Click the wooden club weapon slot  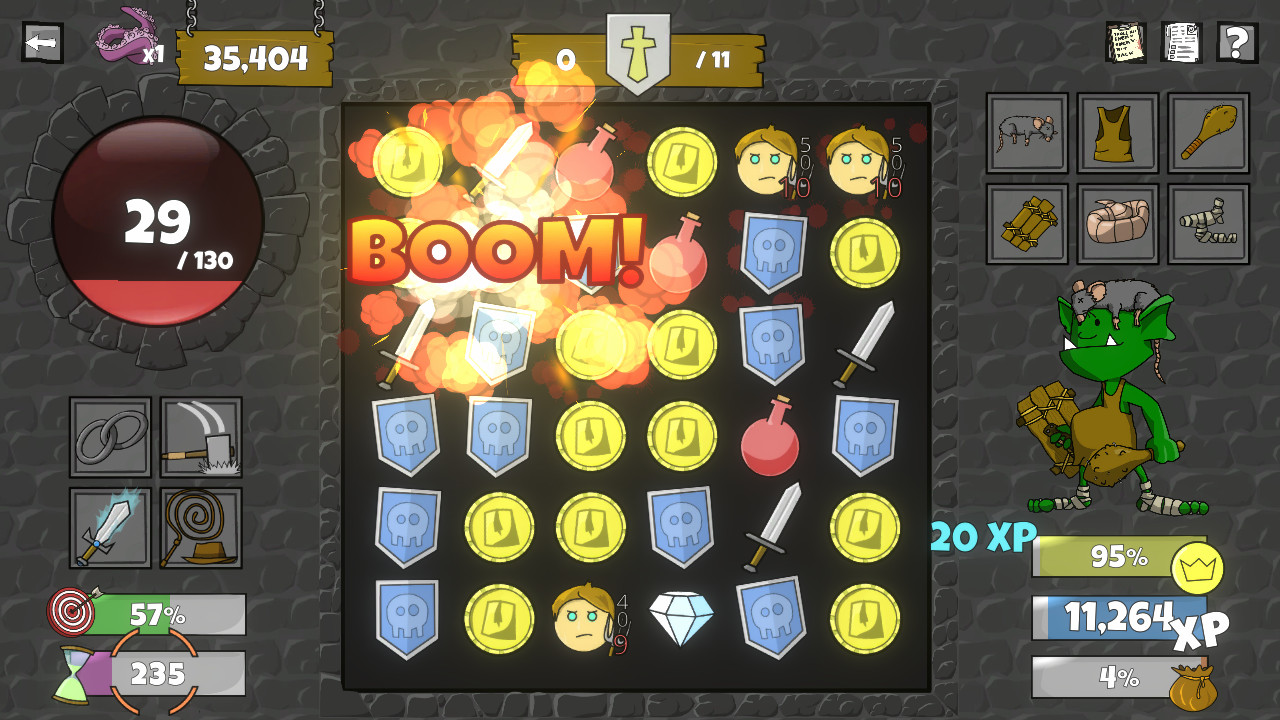click(x=1208, y=133)
